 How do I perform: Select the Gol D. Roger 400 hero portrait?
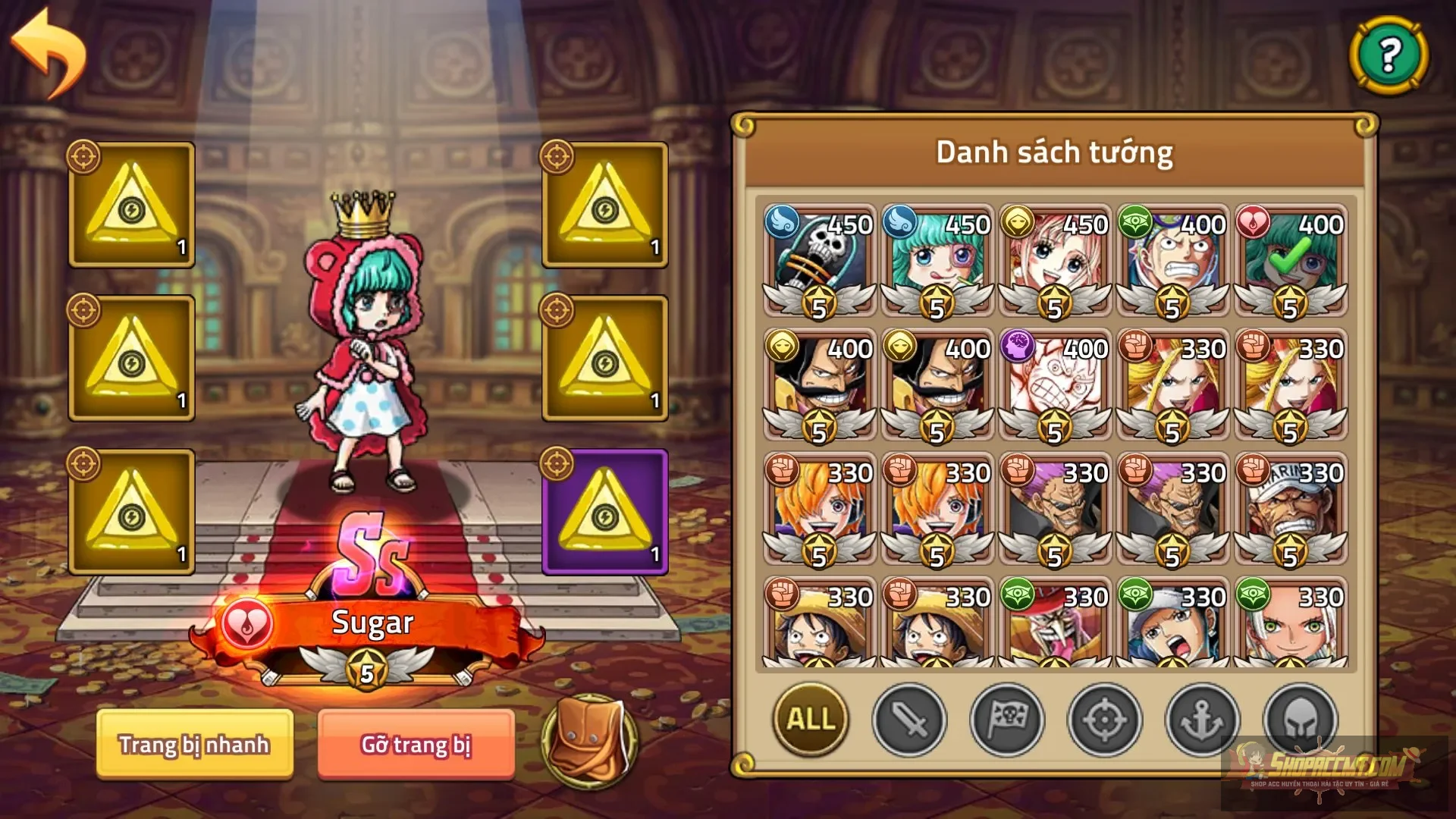pyautogui.click(x=817, y=383)
